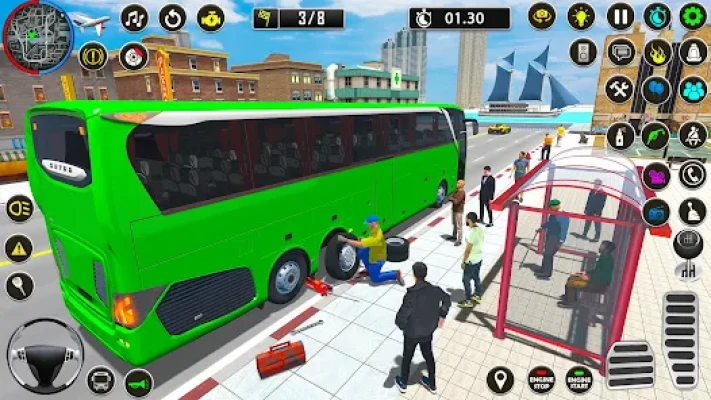Activate the brake disc icon

click(133, 56)
